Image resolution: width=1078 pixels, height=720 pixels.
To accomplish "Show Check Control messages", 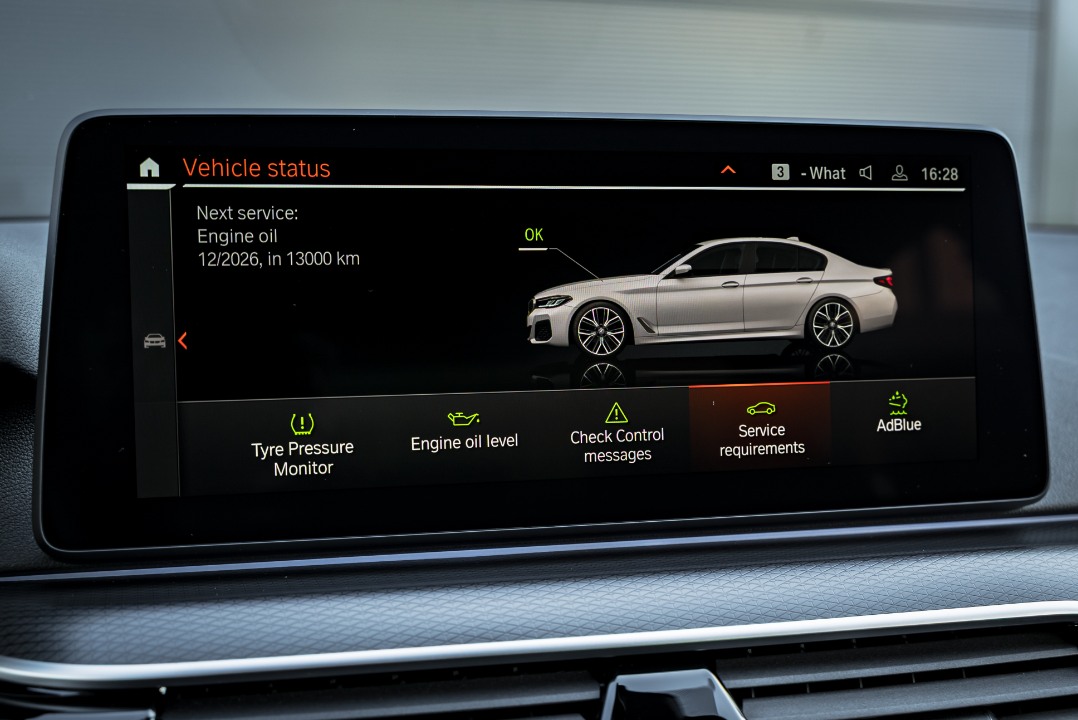I will click(617, 433).
